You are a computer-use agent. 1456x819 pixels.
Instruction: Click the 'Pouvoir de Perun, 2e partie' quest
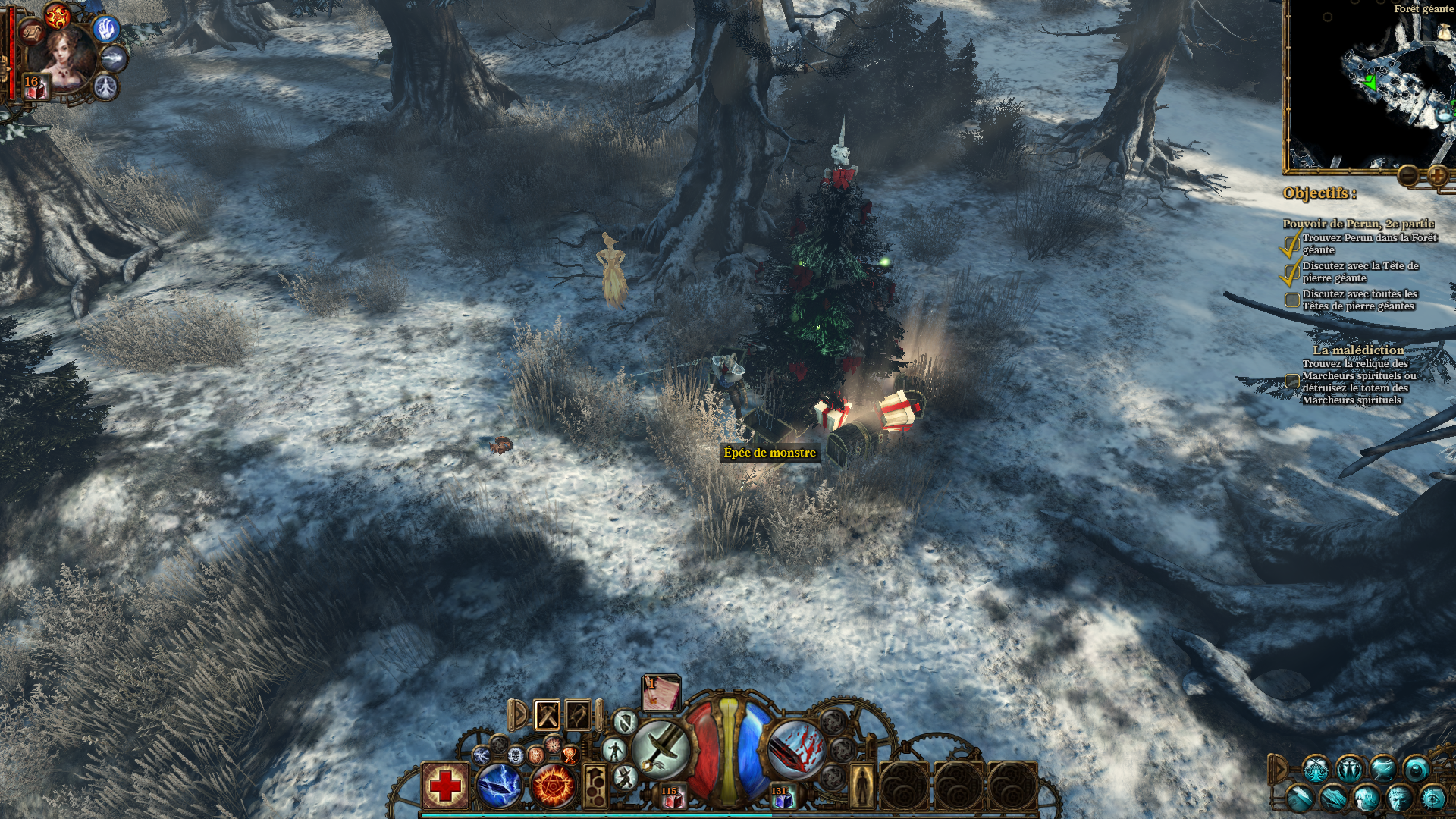tap(1358, 223)
